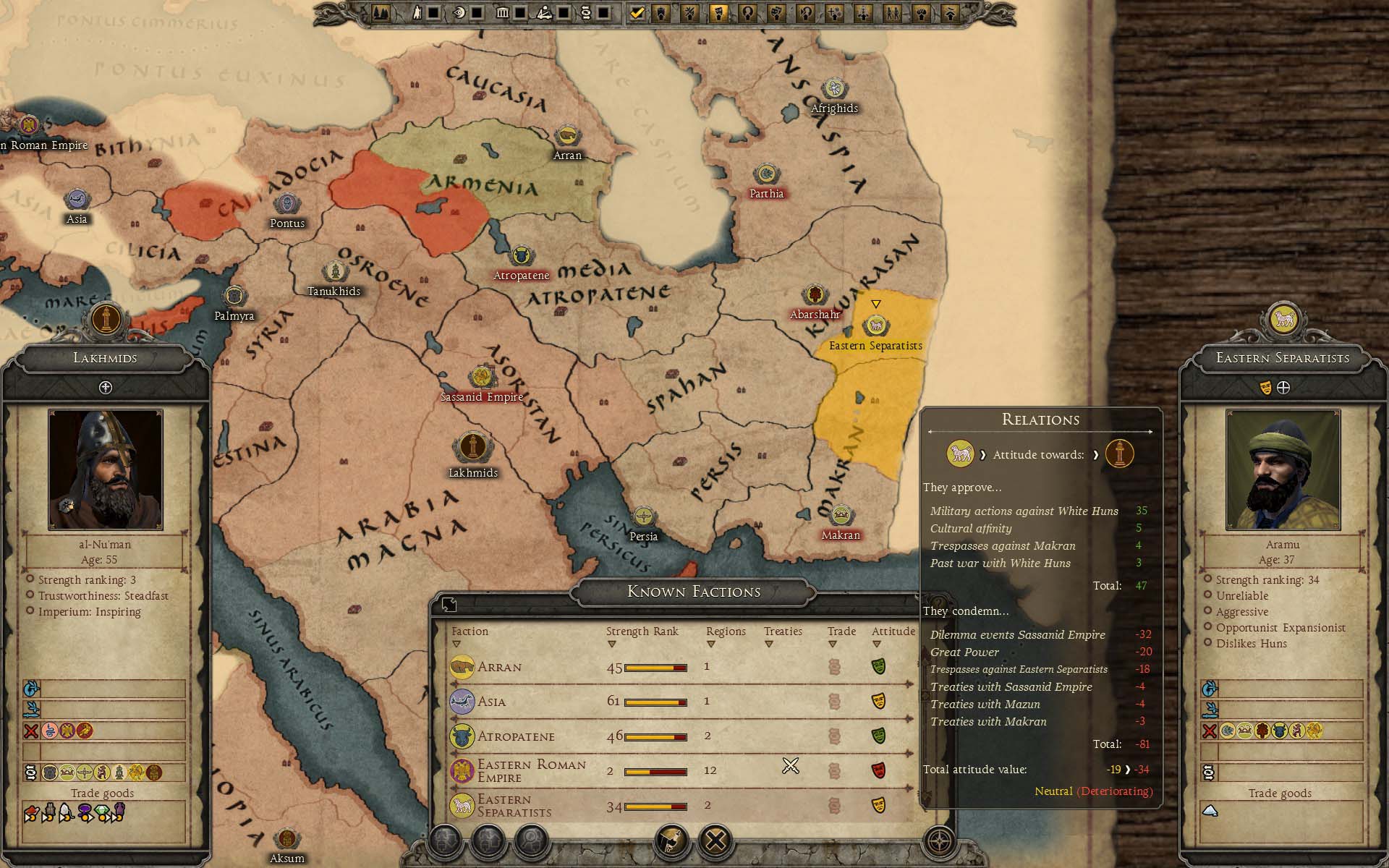Click the Makran faction emblem on the map

(840, 516)
